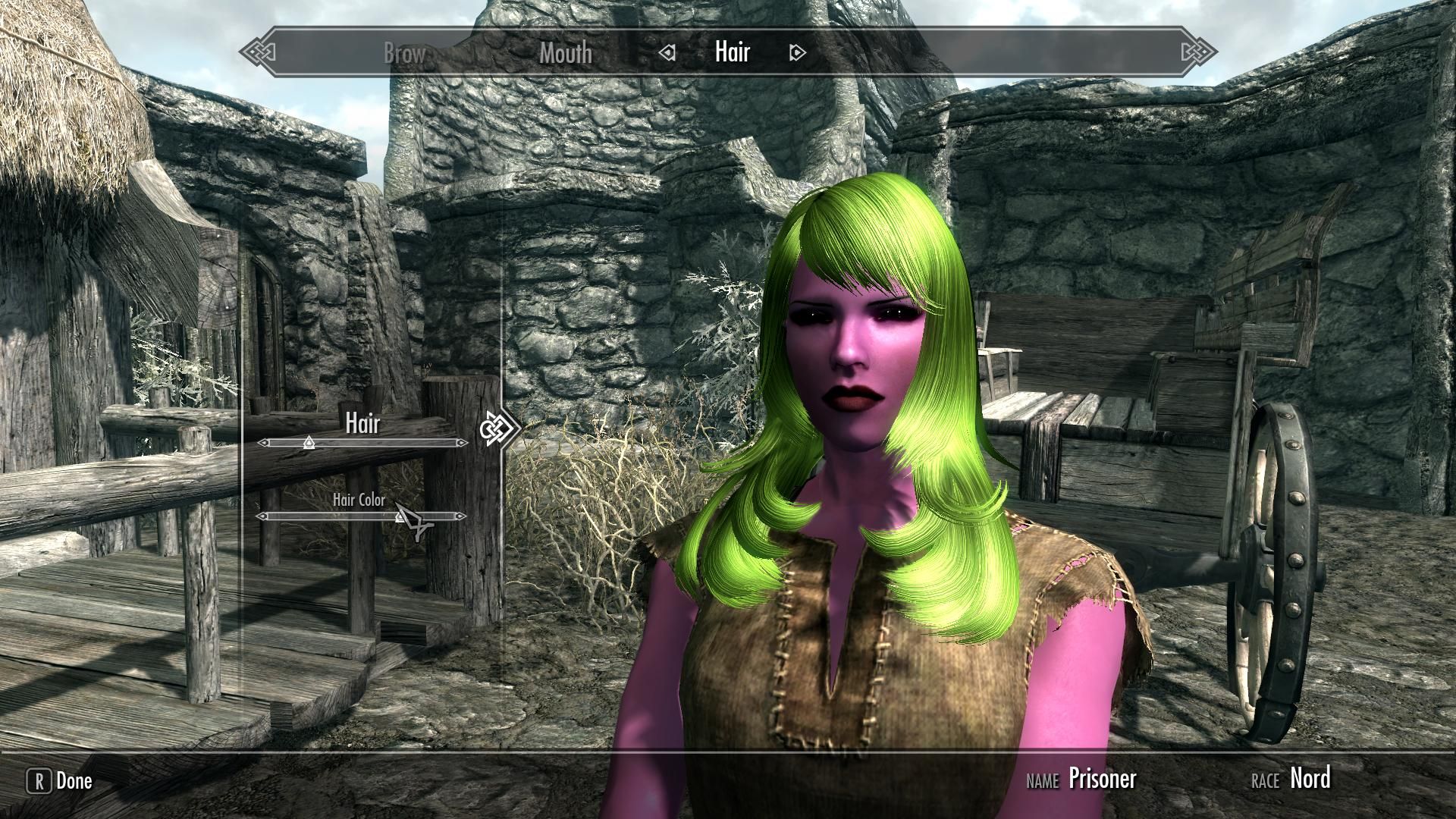Click the left arrowhead of the Hair slider
The height and width of the screenshot is (819, 1456).
click(x=263, y=441)
